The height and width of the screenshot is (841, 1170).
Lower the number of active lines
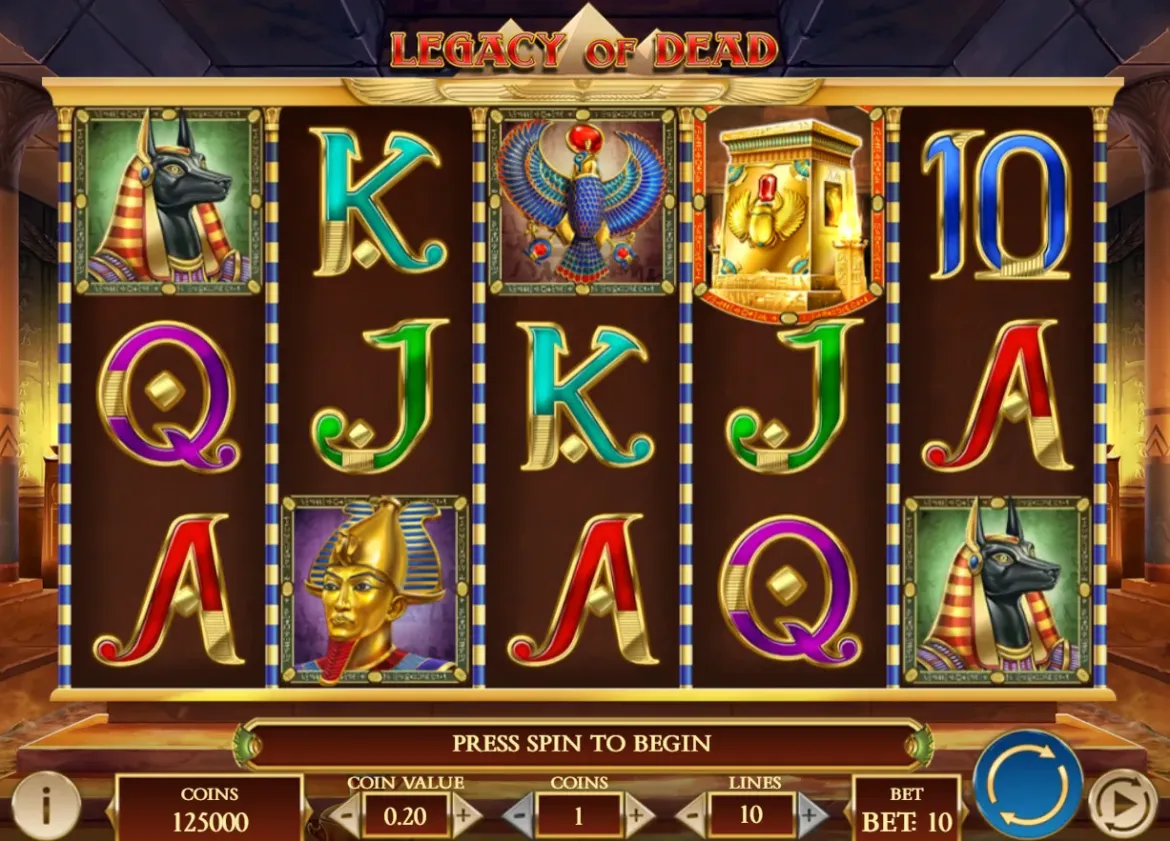point(690,815)
